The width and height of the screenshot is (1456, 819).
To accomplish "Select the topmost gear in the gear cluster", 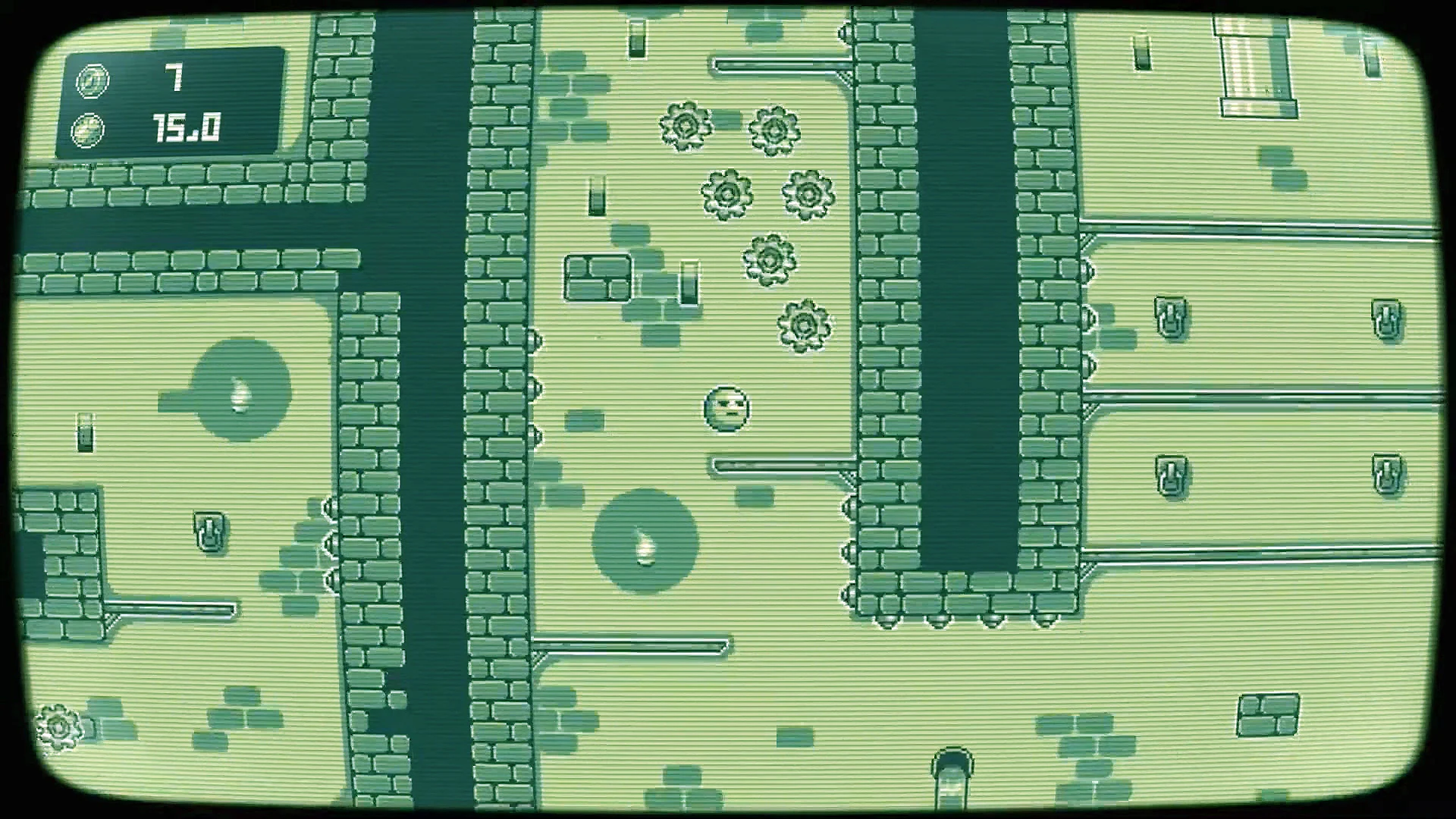I will pyautogui.click(x=686, y=125).
